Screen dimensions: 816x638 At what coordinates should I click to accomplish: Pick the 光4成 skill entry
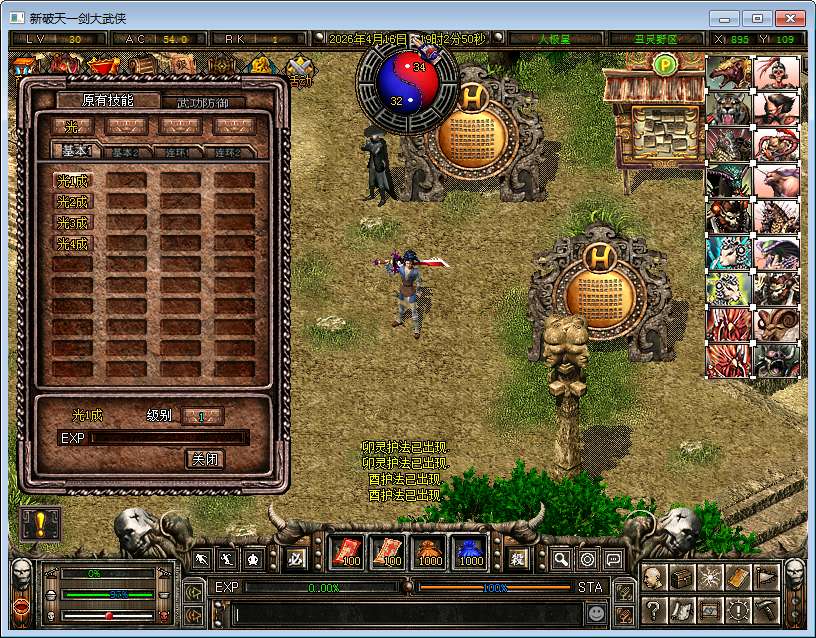tap(73, 244)
